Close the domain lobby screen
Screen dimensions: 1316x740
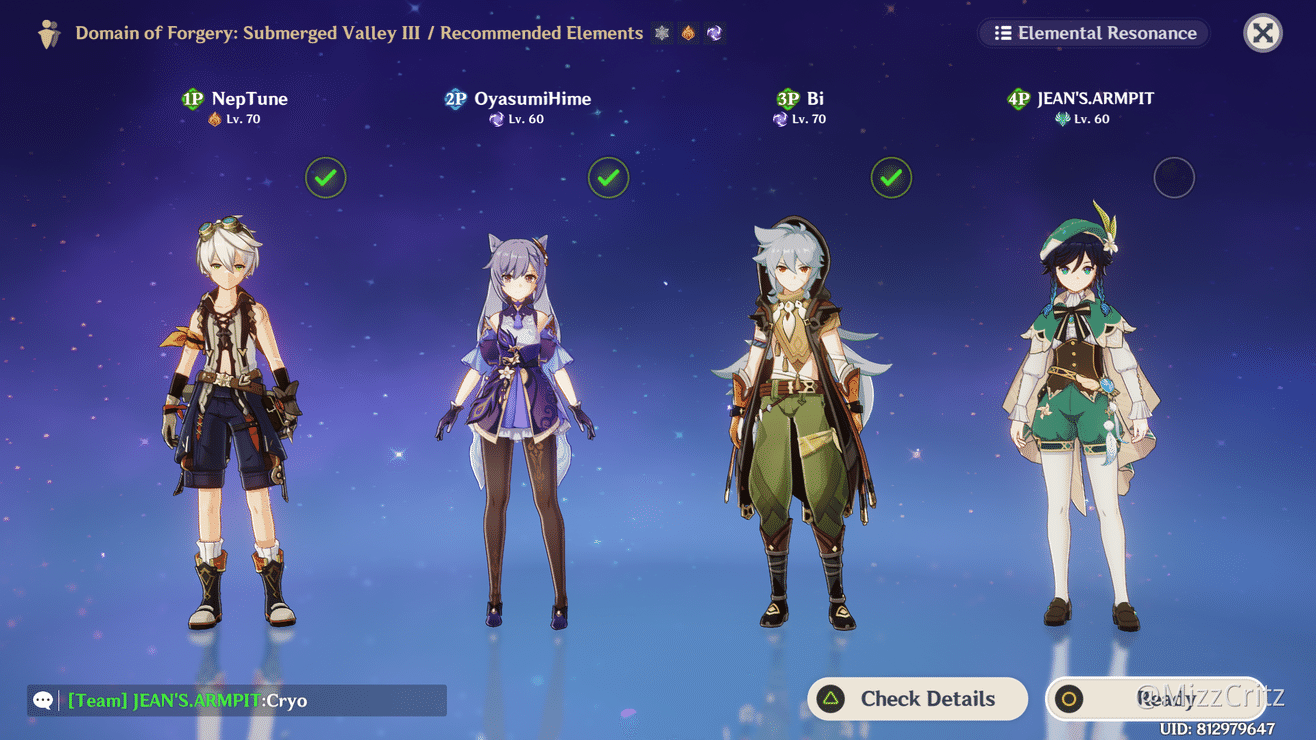(1262, 33)
